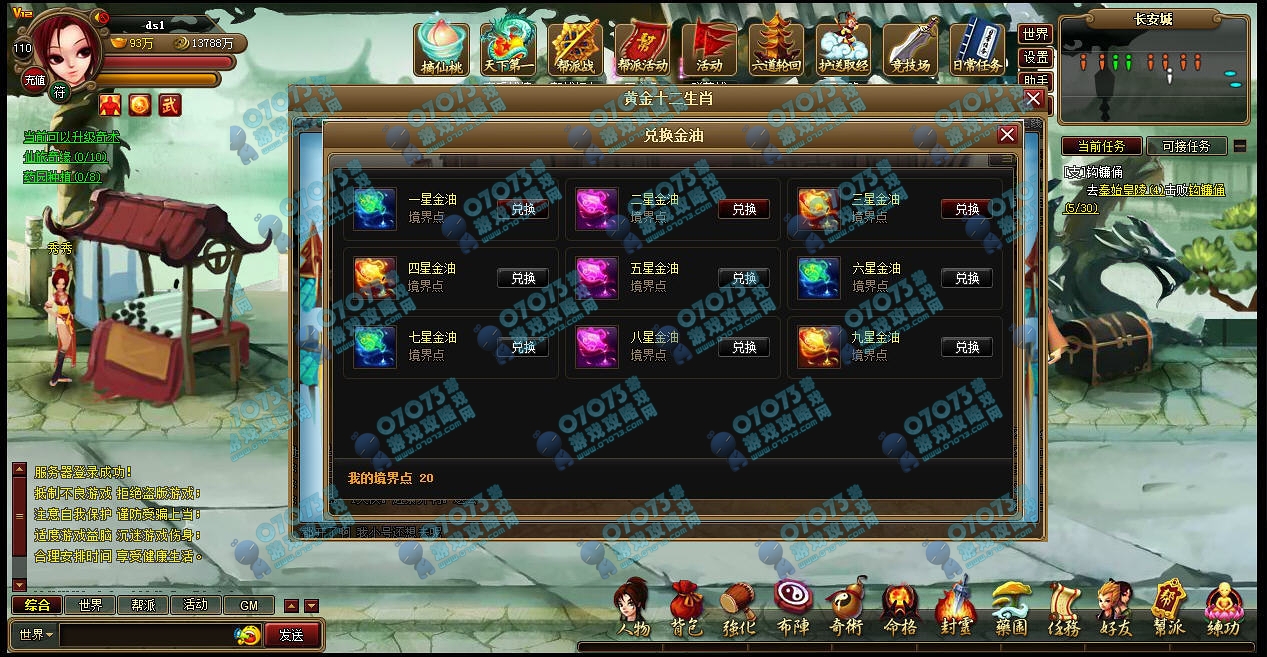Open the 竞技场 arena

pyautogui.click(x=910, y=46)
